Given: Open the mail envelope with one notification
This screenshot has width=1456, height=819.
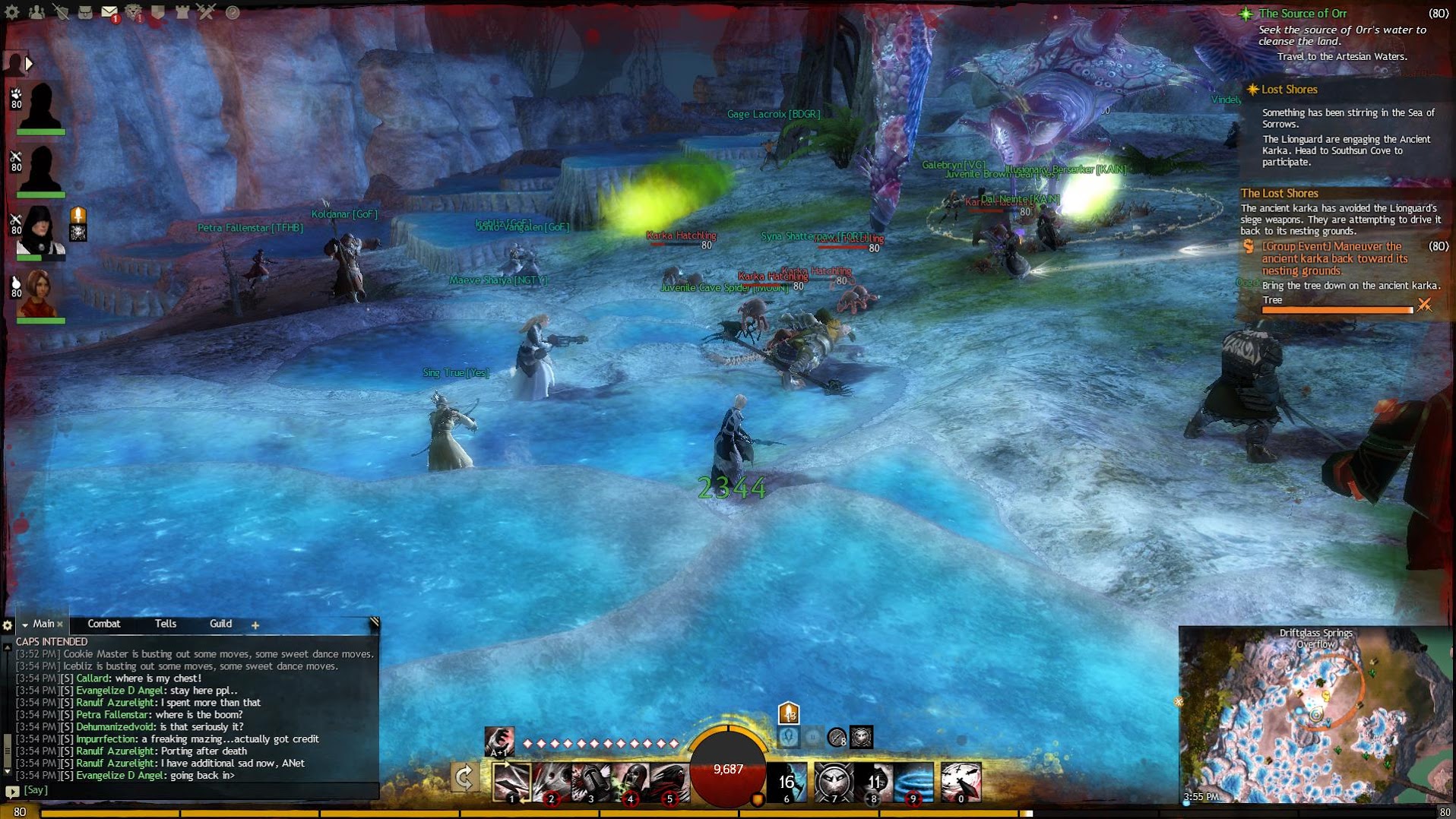Looking at the screenshot, I should point(109,12).
